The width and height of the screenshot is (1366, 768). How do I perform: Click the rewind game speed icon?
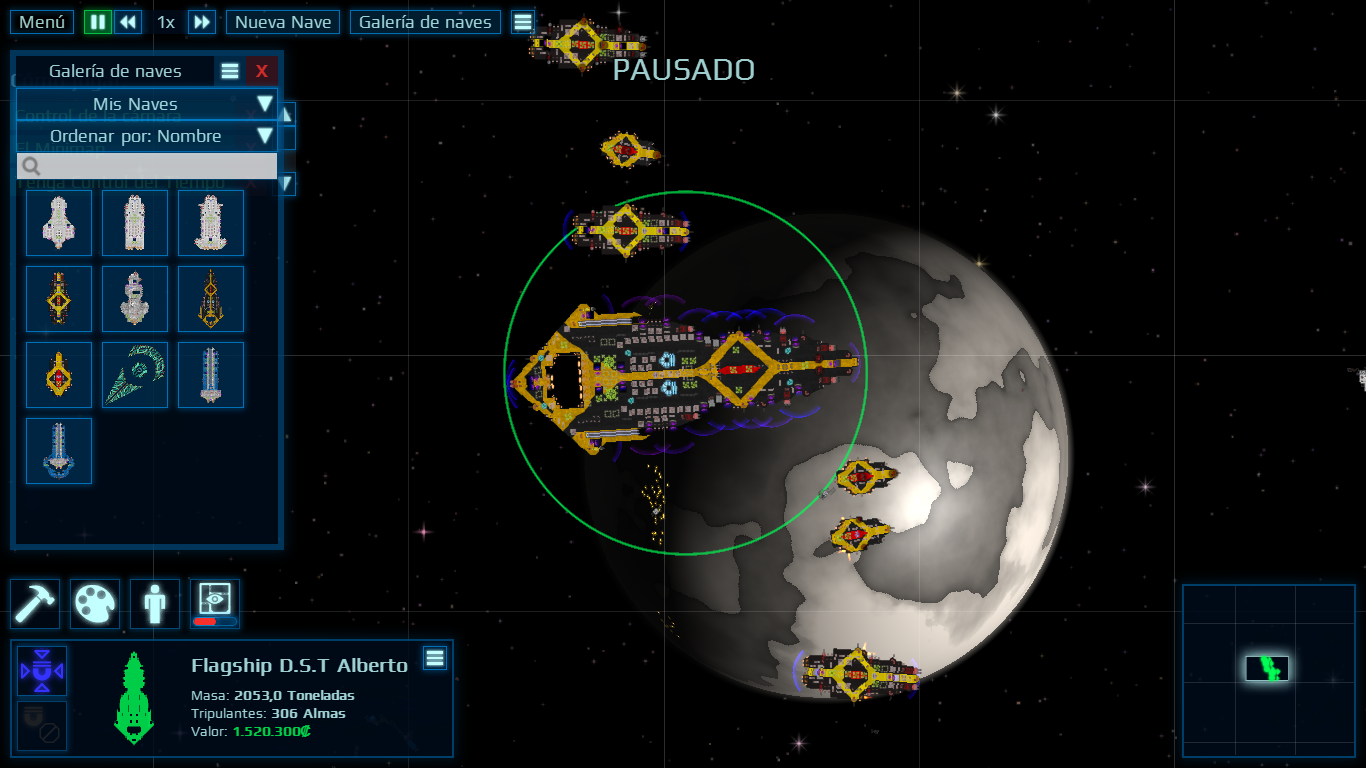click(129, 21)
